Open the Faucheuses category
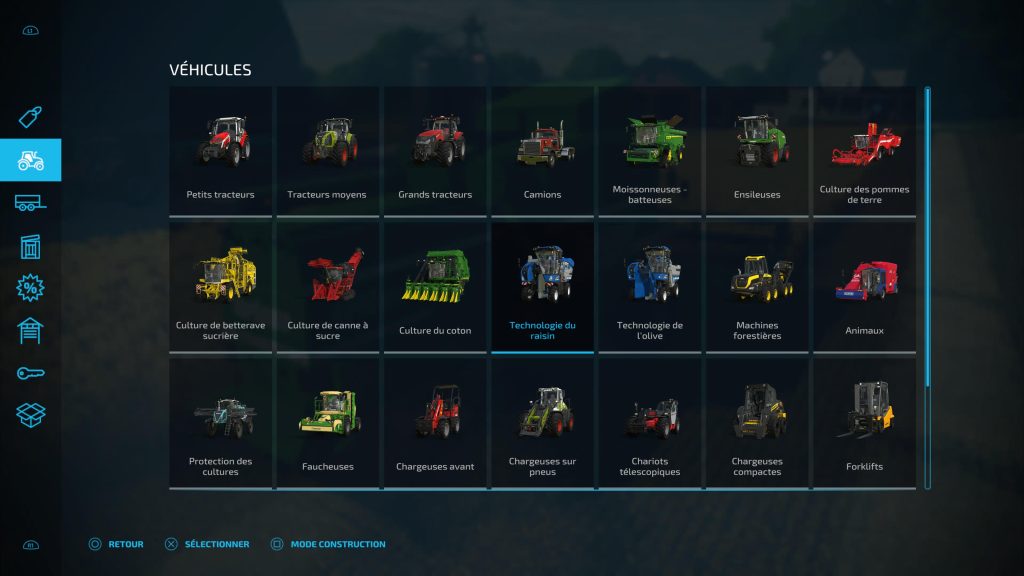1024x576 pixels. (x=327, y=422)
